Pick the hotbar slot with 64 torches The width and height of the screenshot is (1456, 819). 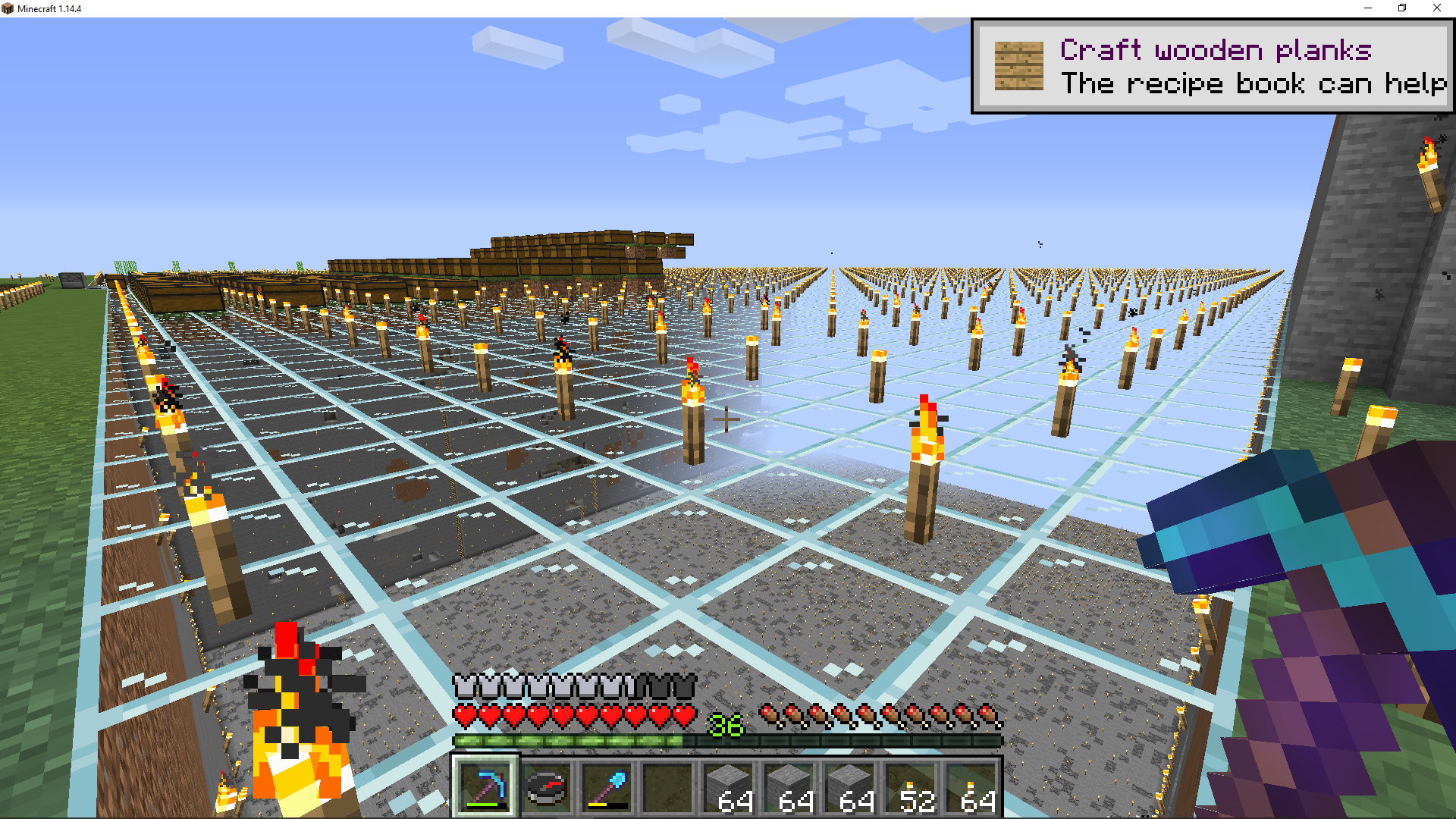[x=972, y=787]
